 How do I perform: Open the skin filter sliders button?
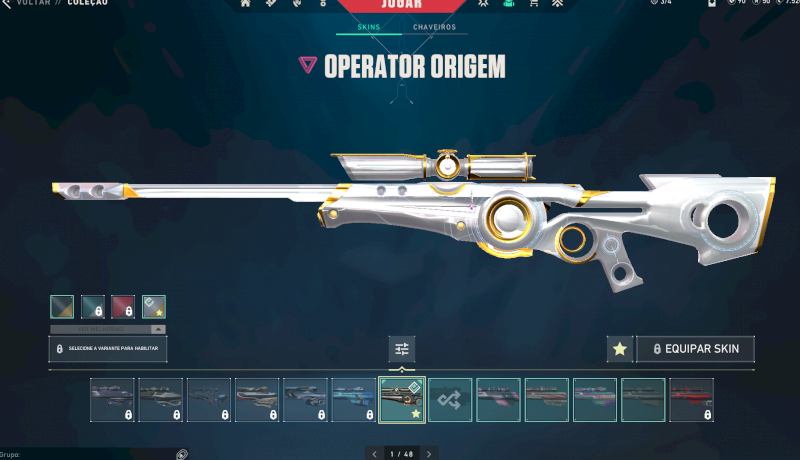pos(402,349)
